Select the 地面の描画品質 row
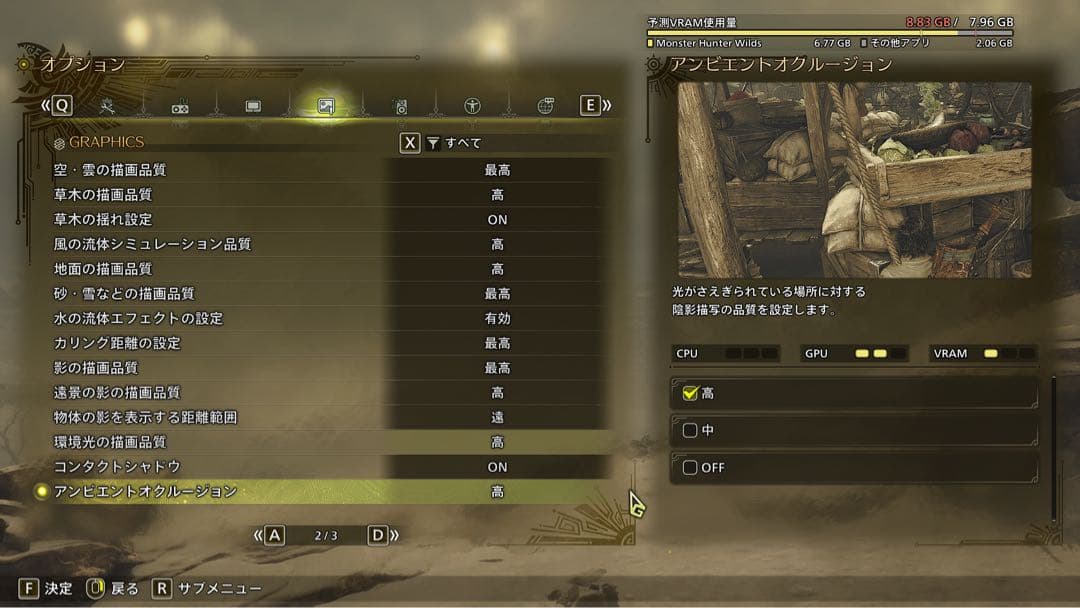Image resolution: width=1080 pixels, height=608 pixels. [x=330, y=269]
